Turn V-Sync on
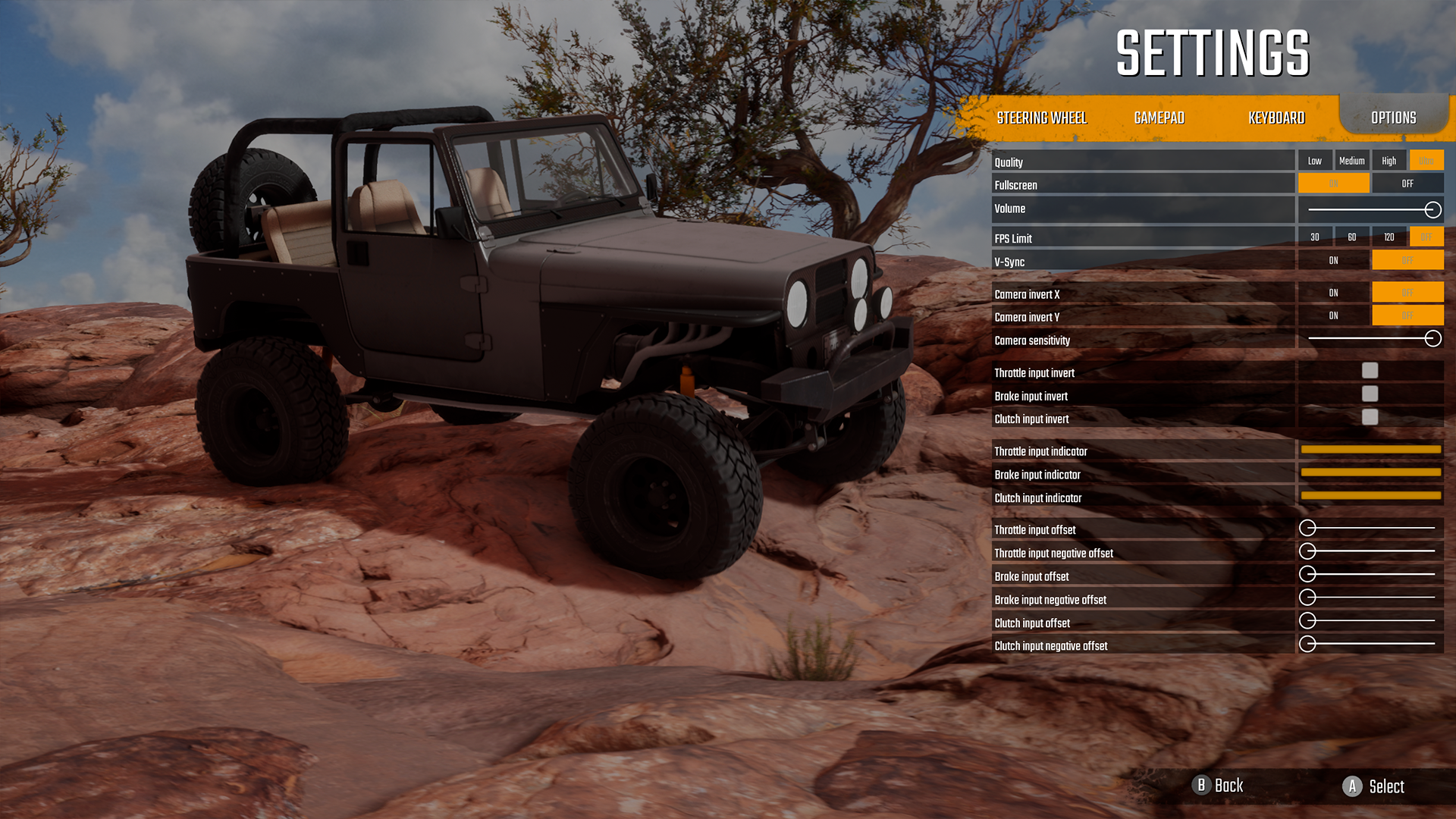The width and height of the screenshot is (1456, 819). [1333, 261]
